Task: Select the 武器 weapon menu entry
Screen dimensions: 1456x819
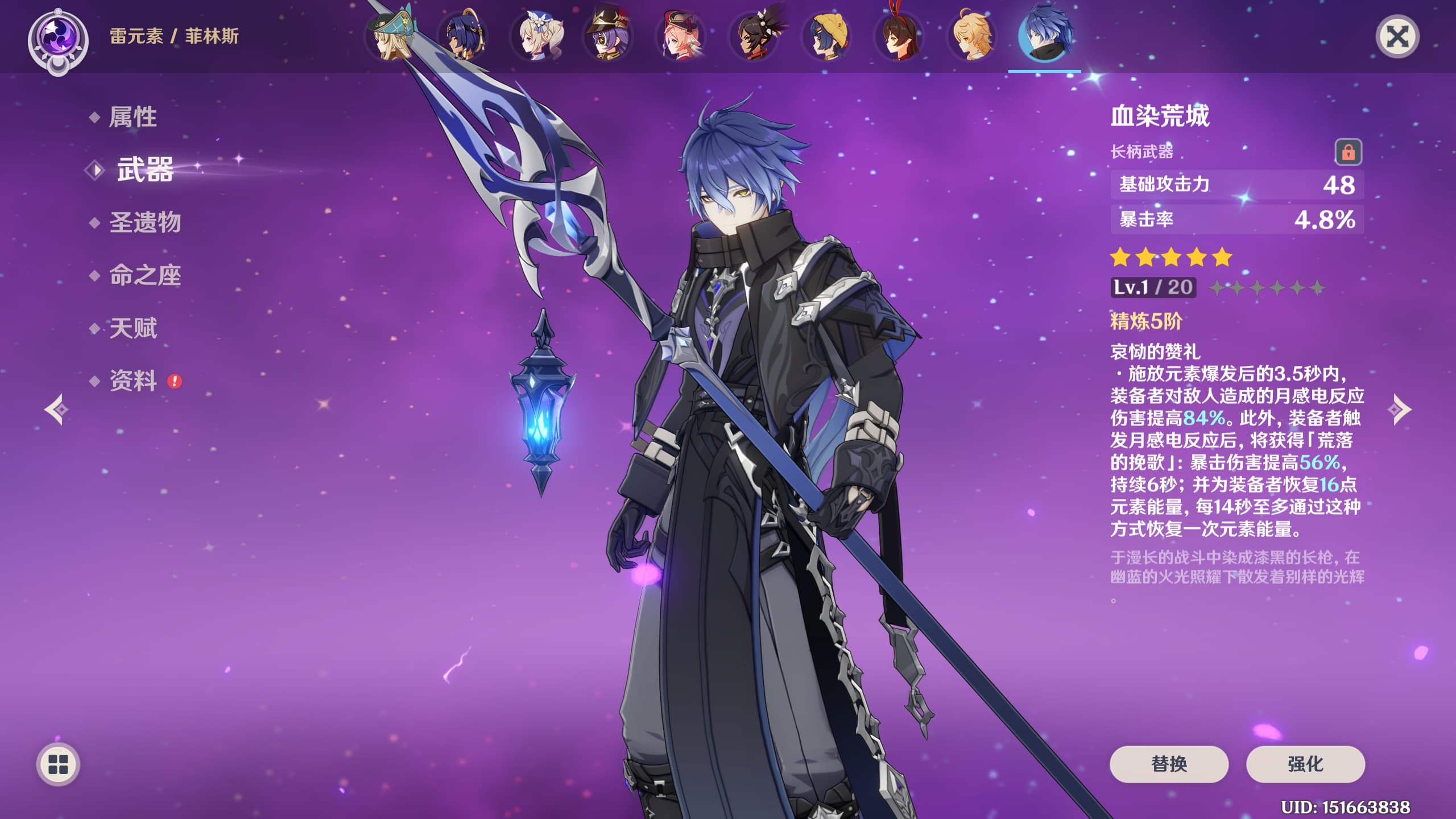Action: tap(144, 169)
